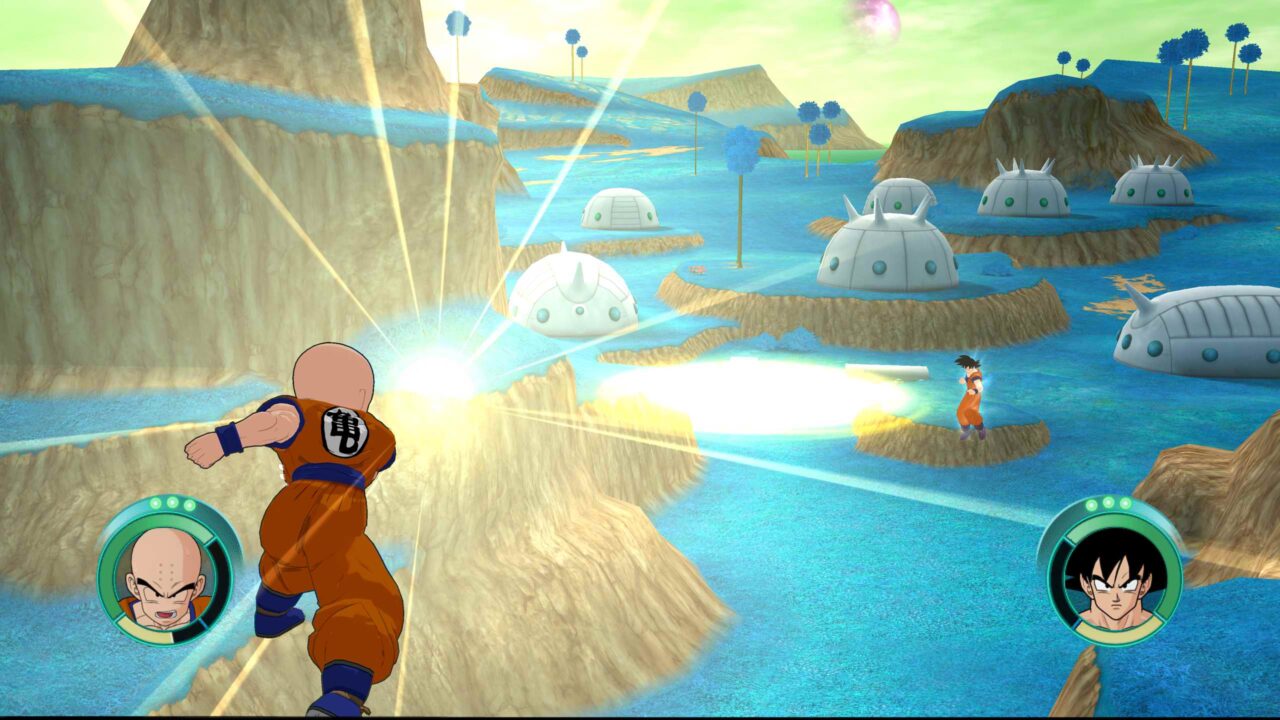Click the leftmost ki dot above Goku's portrait
The height and width of the screenshot is (720, 1280).
point(1092,502)
